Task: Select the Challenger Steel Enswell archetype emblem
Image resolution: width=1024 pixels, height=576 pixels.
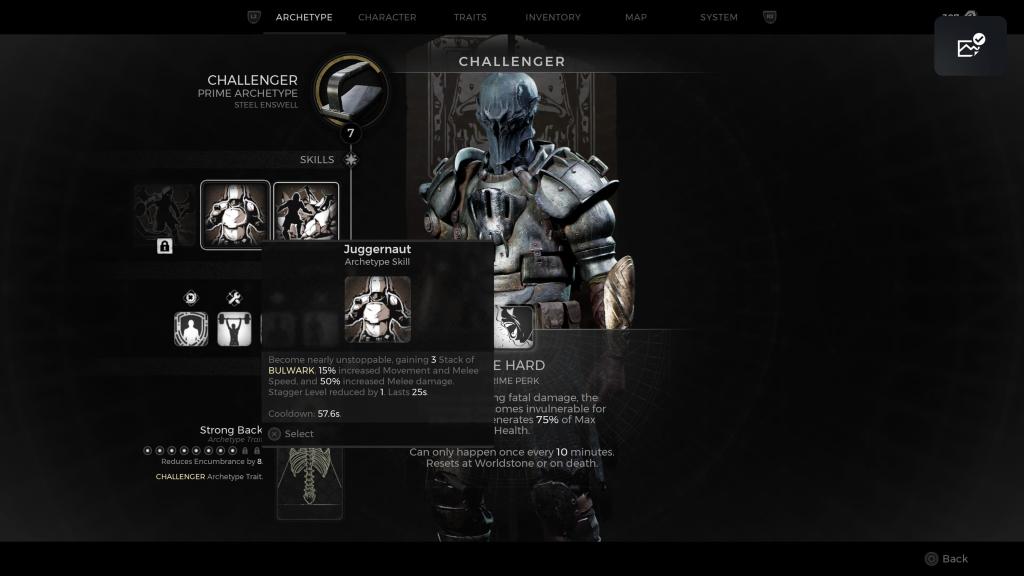Action: [351, 90]
